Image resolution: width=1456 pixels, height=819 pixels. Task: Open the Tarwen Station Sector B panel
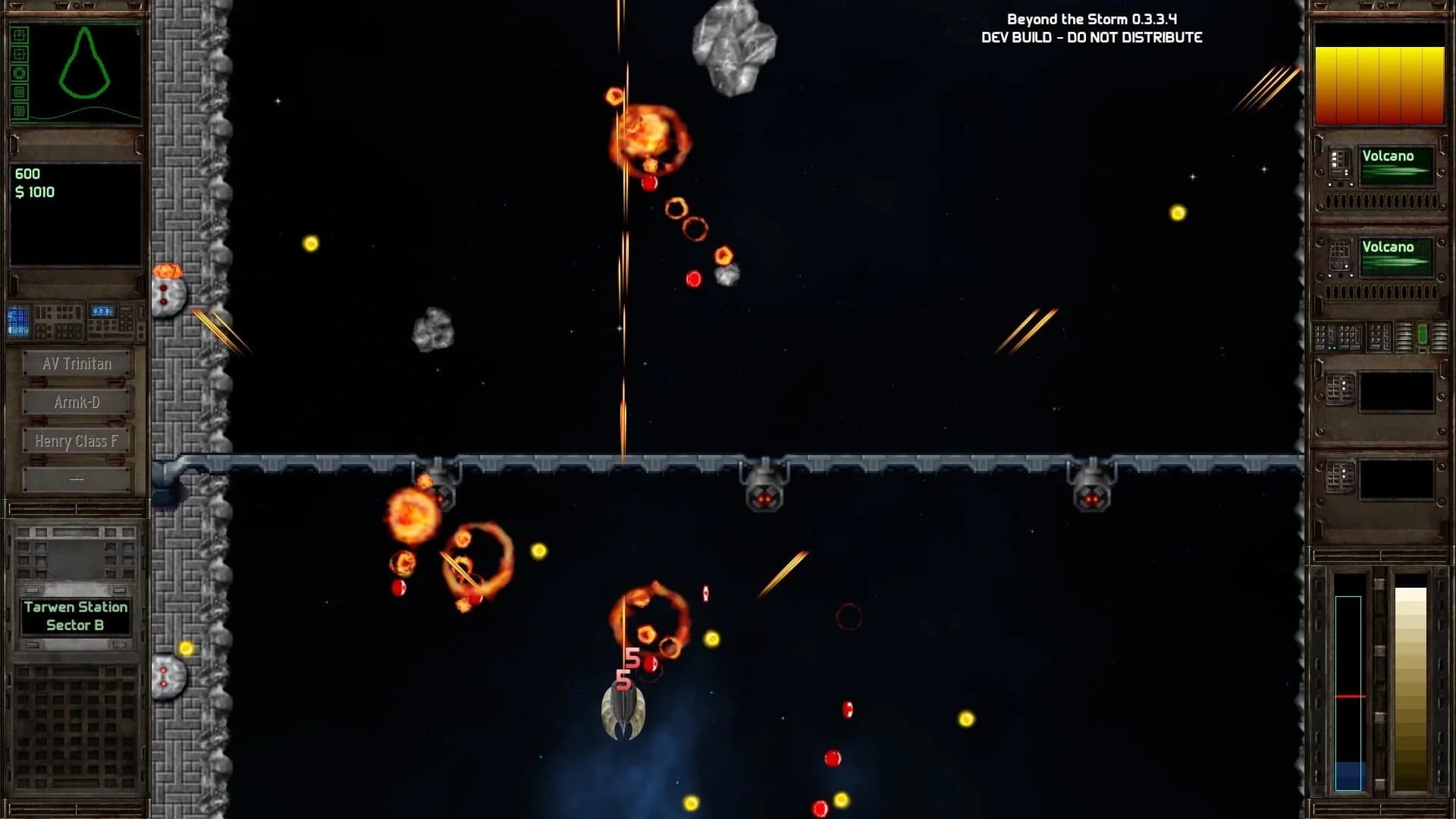click(x=76, y=615)
